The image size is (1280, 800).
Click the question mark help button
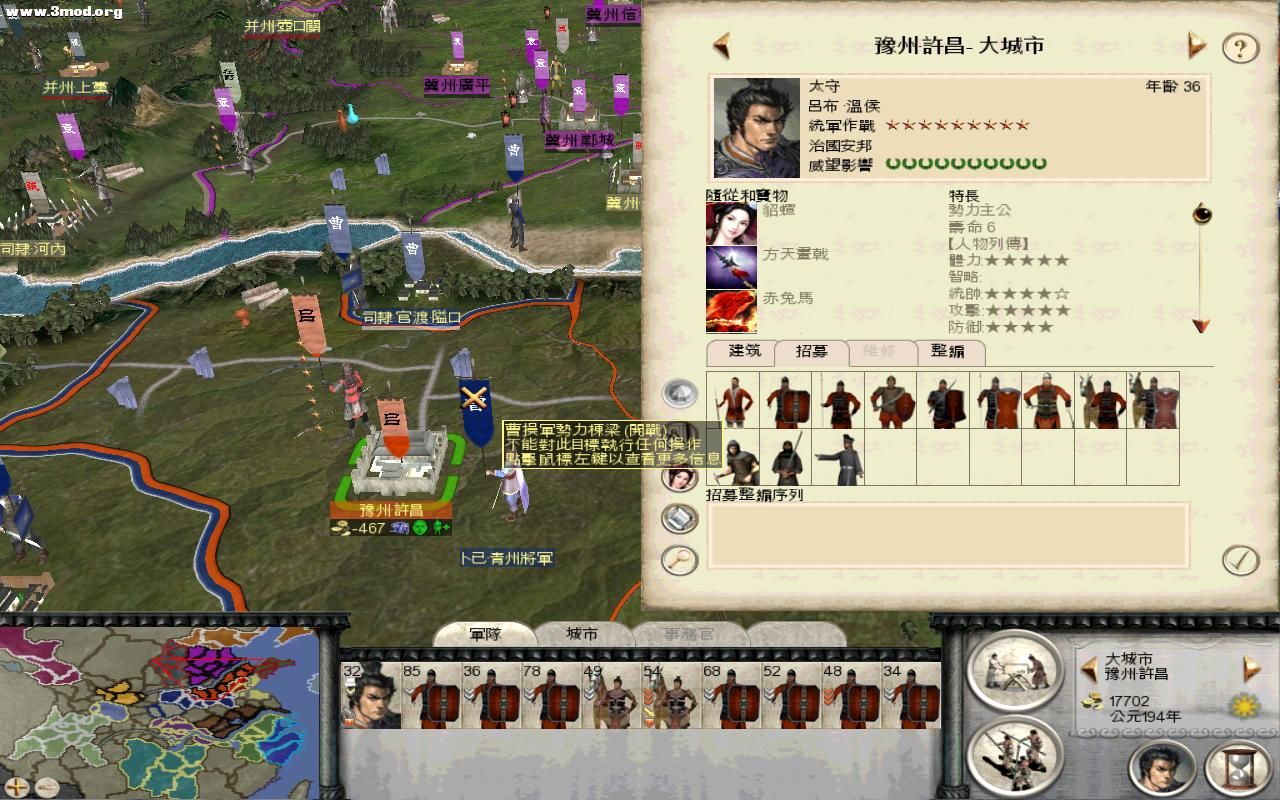[1239, 45]
